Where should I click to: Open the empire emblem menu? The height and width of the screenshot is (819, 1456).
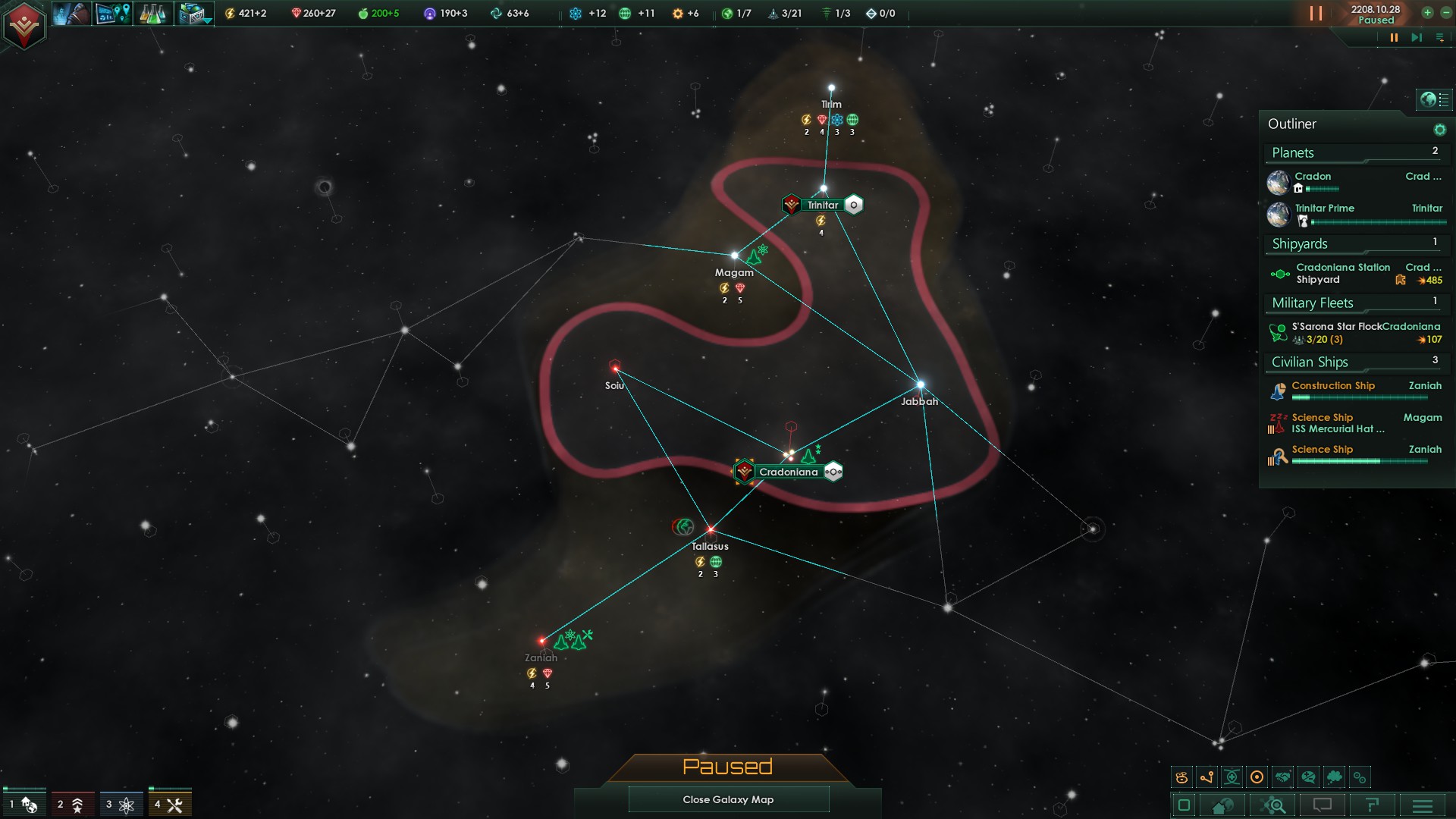click(24, 25)
